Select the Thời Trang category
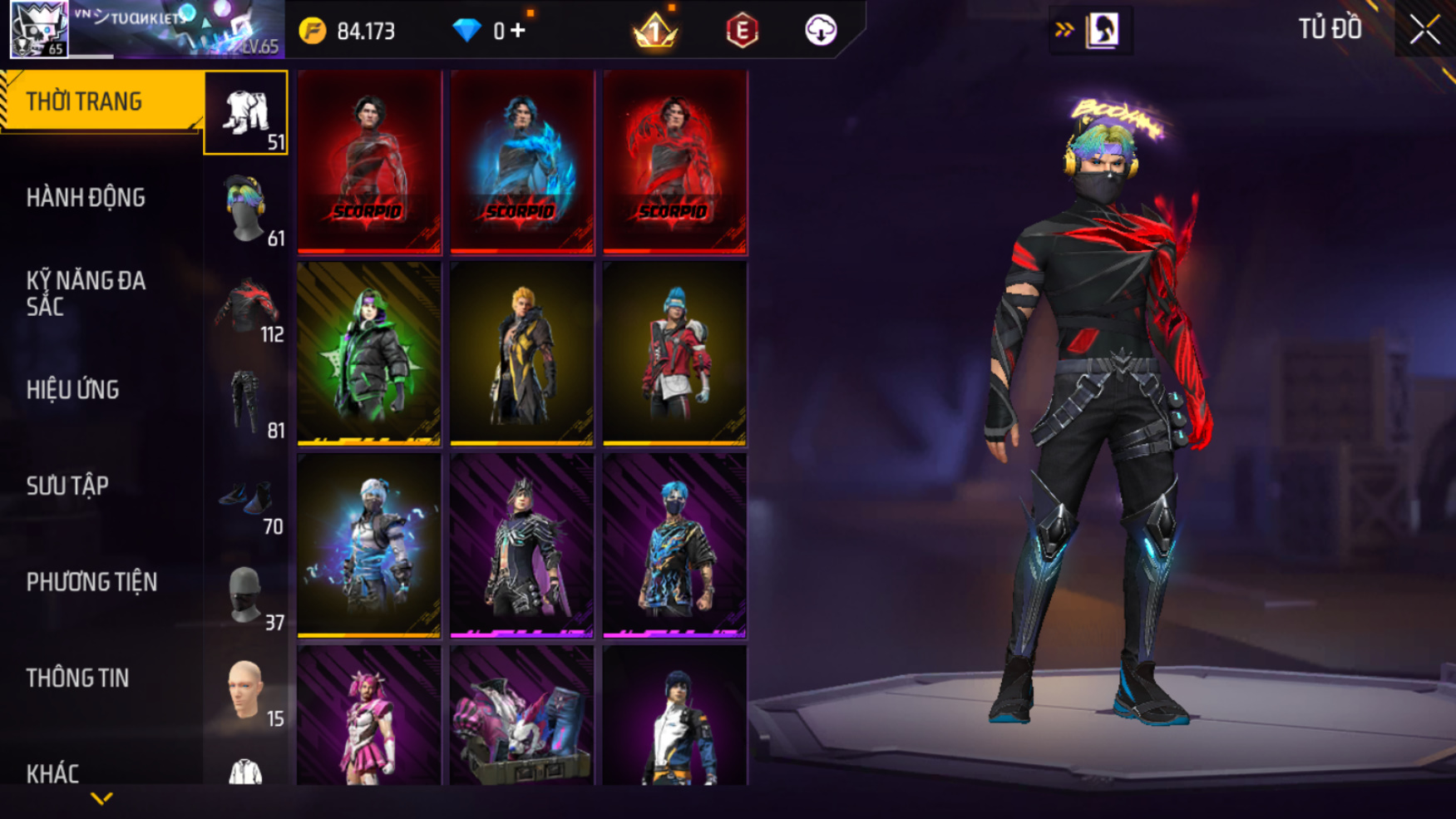1456x819 pixels. (100, 101)
